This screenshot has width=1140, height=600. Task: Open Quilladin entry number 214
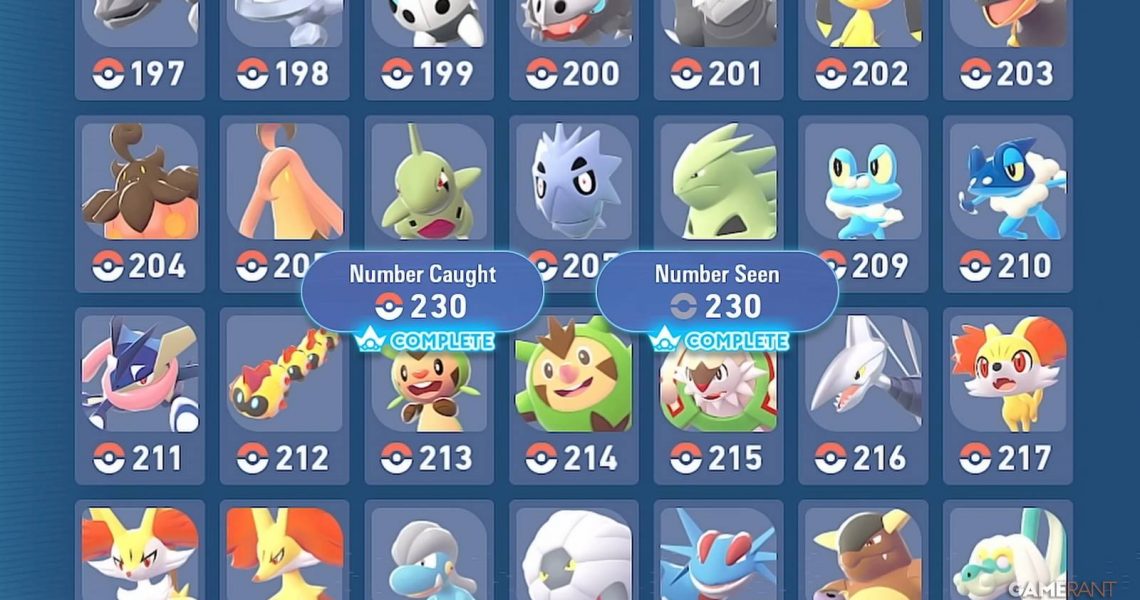[574, 400]
